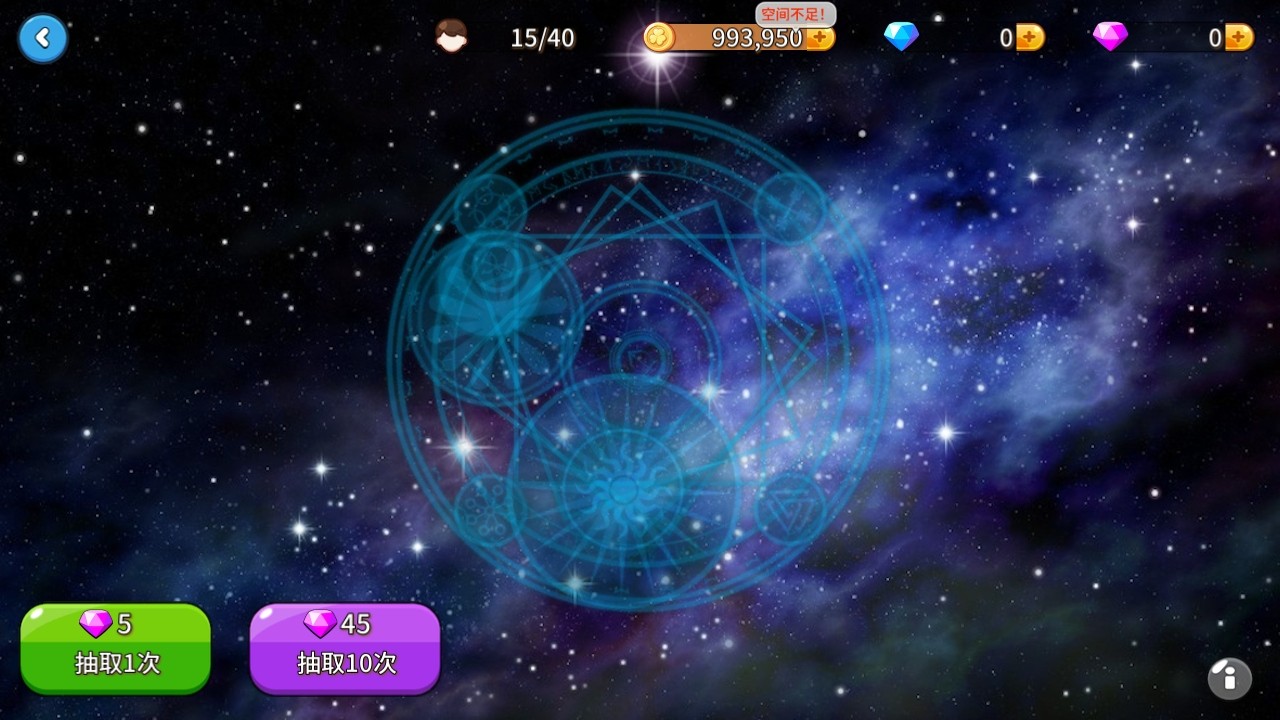Click the back arrow to exit summon screen

42,39
